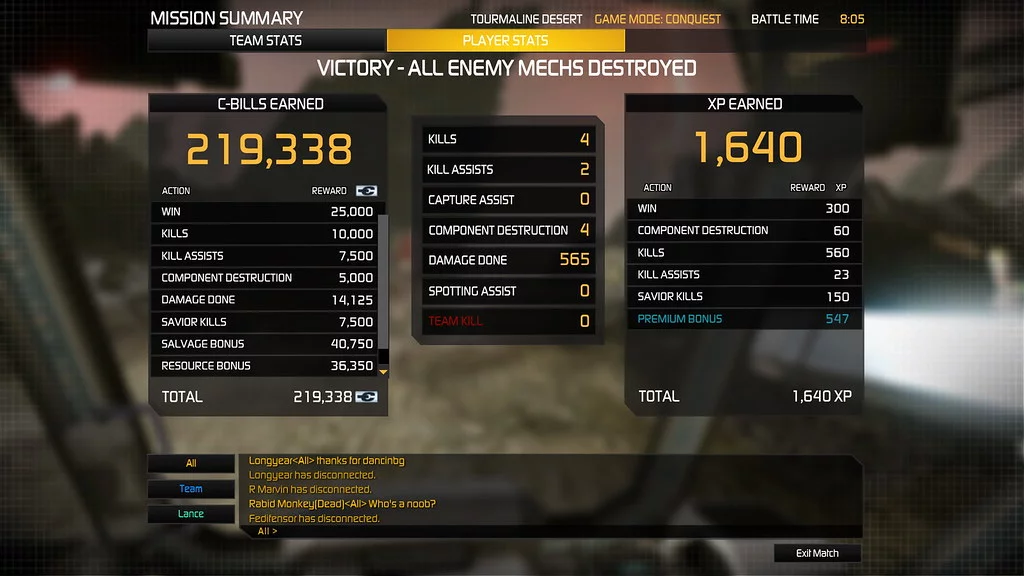
Task: Select the Player Stats tab
Action: click(505, 41)
